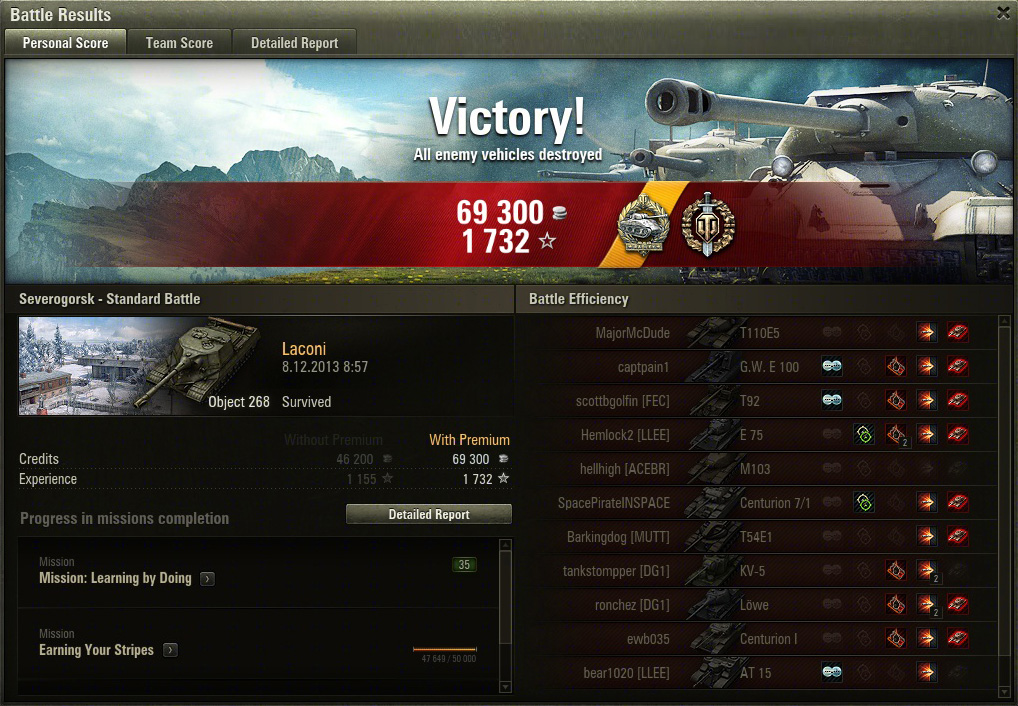Image resolution: width=1018 pixels, height=706 pixels.
Task: Pick ewb035's Centurion I row
Action: [x=760, y=639]
